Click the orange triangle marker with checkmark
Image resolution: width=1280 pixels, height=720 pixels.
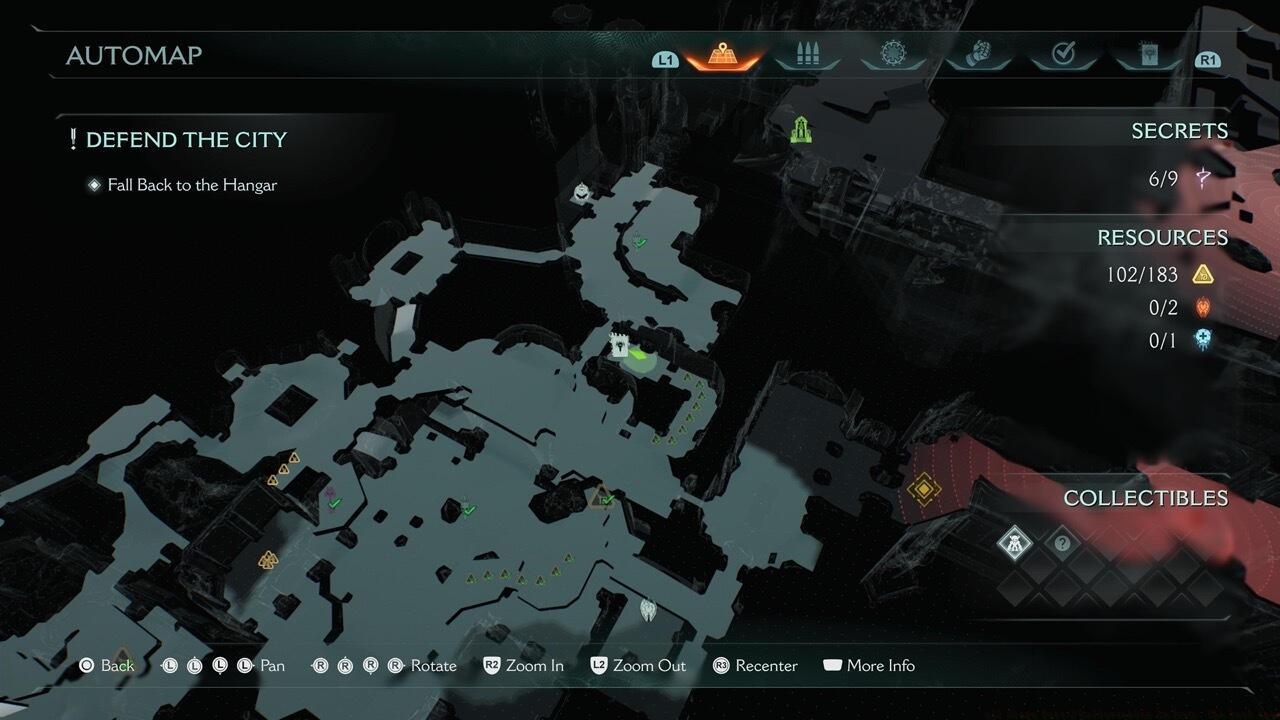click(x=601, y=497)
